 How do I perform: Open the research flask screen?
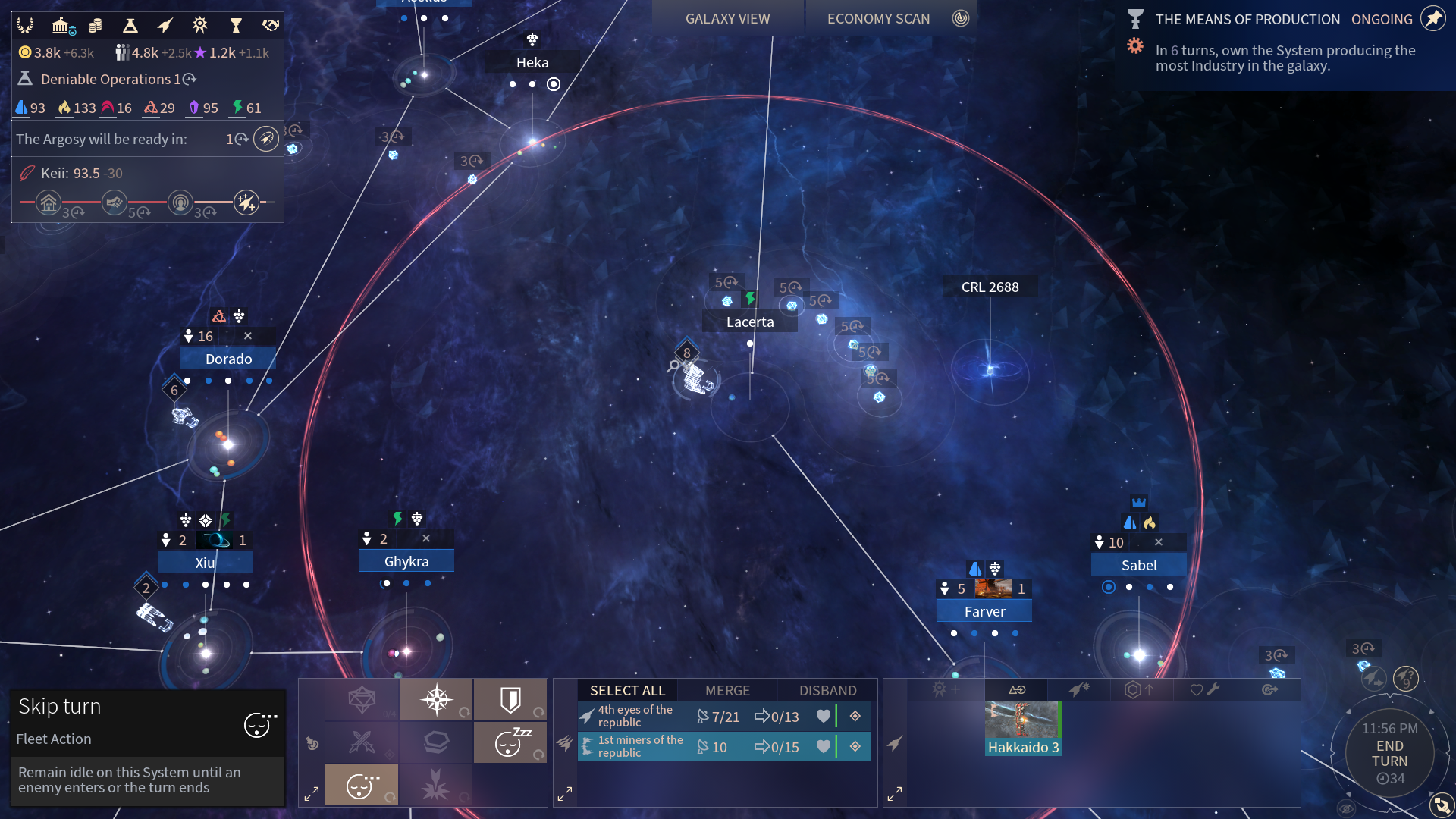coord(130,27)
